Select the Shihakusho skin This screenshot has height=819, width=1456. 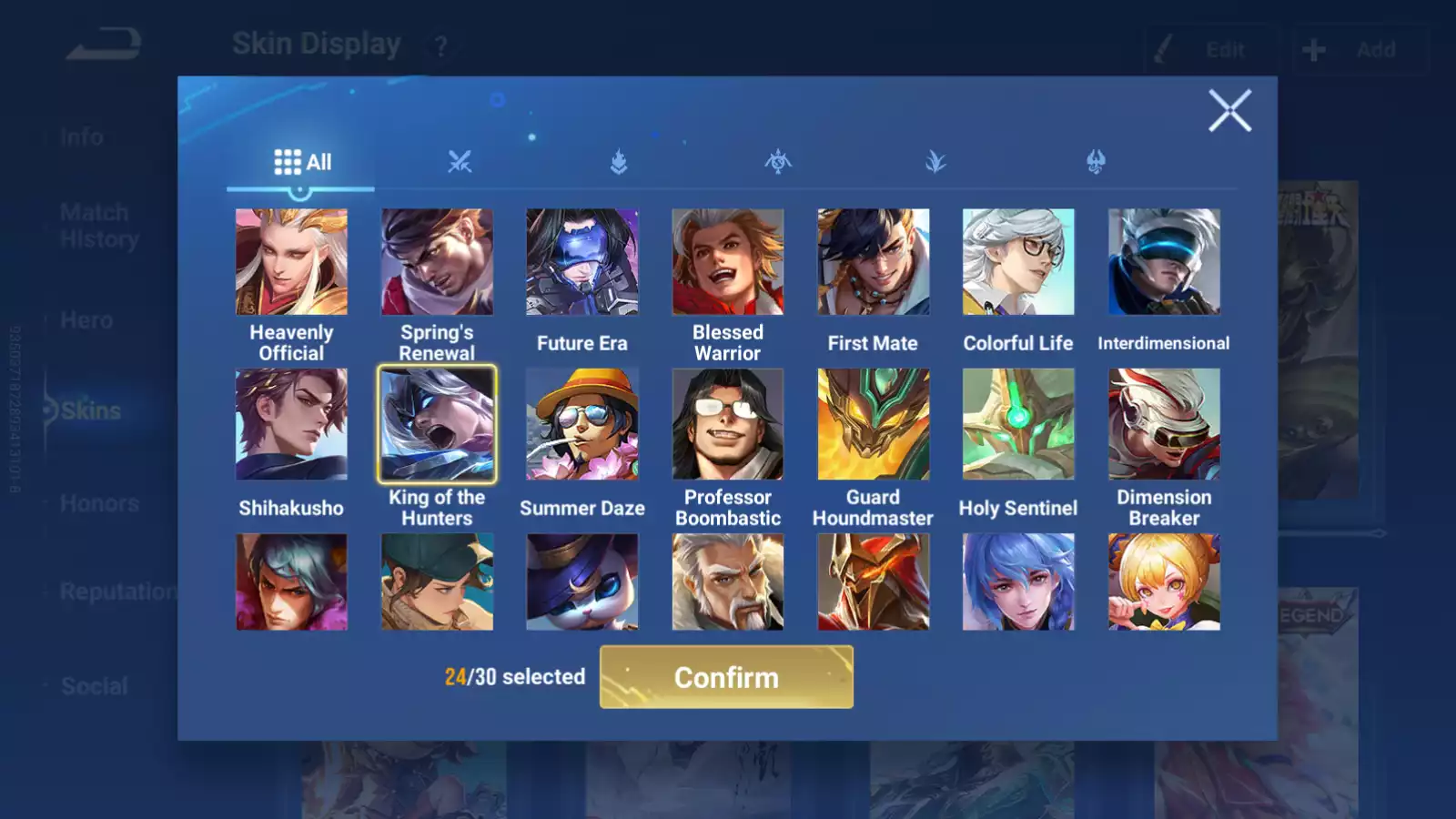click(x=291, y=424)
